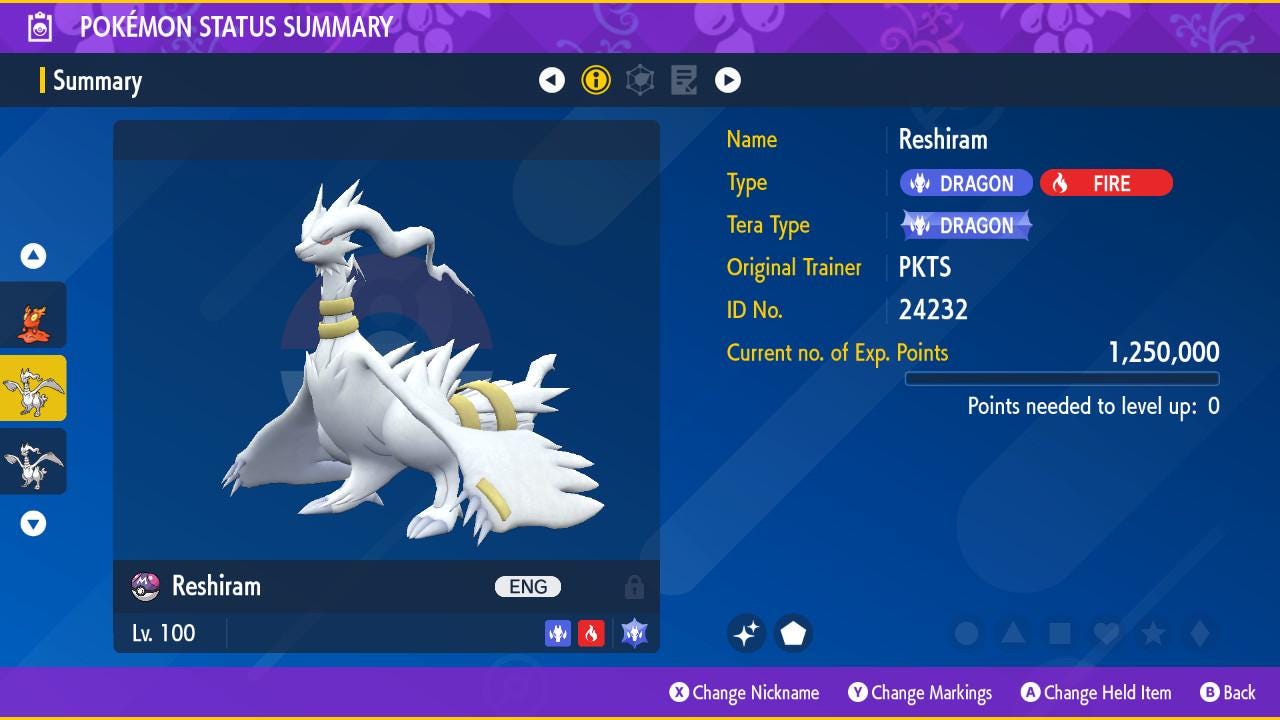Click the white pentagon mark icon
Screen dimensions: 1280x720
793,633
